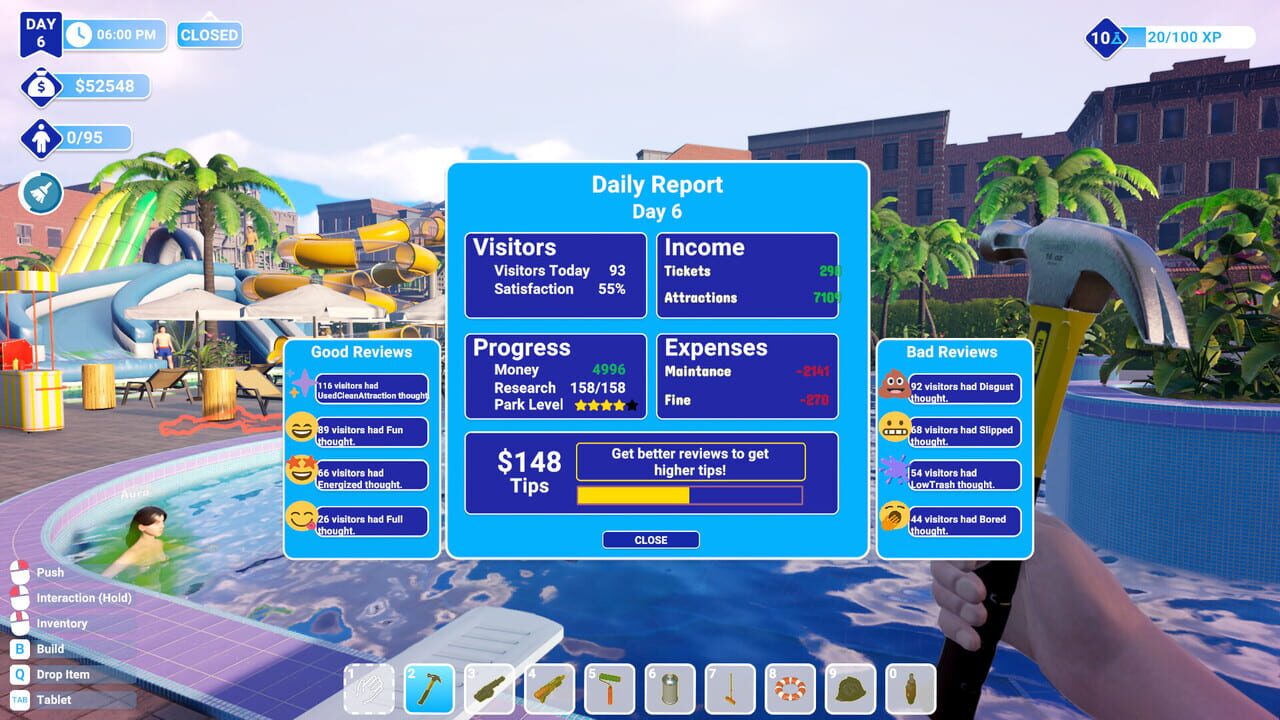Close the Daily Report panel
This screenshot has width=1280, height=720.
(650, 540)
